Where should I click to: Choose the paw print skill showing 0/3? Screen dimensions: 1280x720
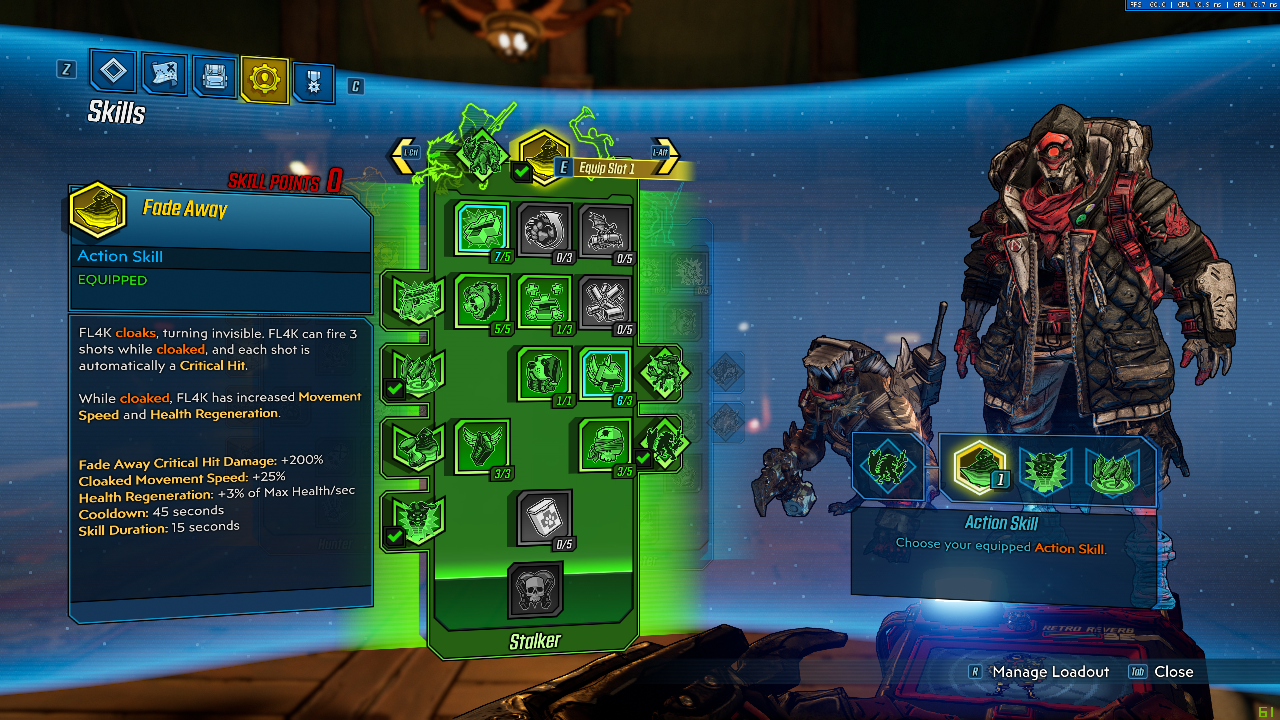click(544, 231)
